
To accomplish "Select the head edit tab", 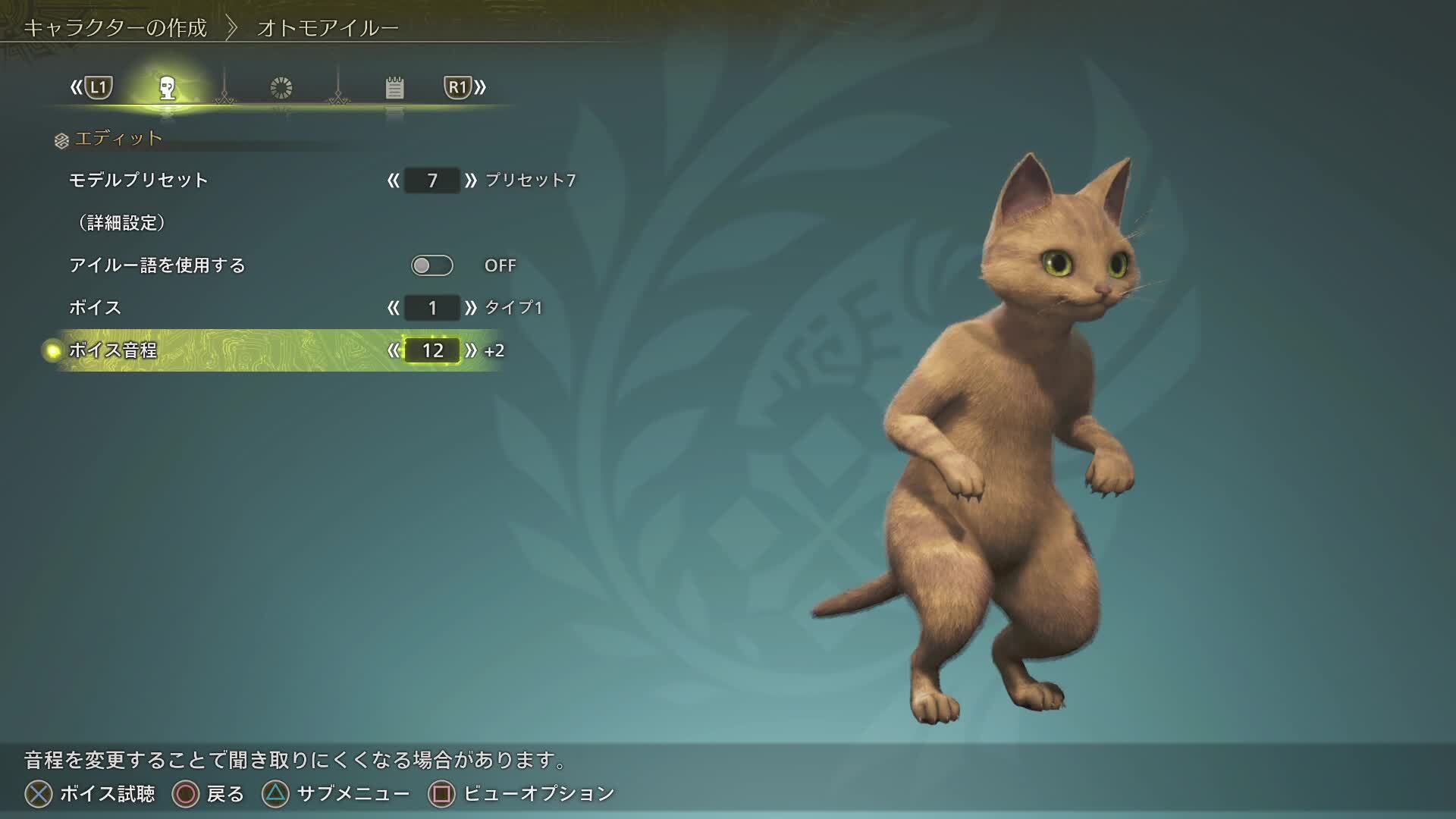I will 168,88.
